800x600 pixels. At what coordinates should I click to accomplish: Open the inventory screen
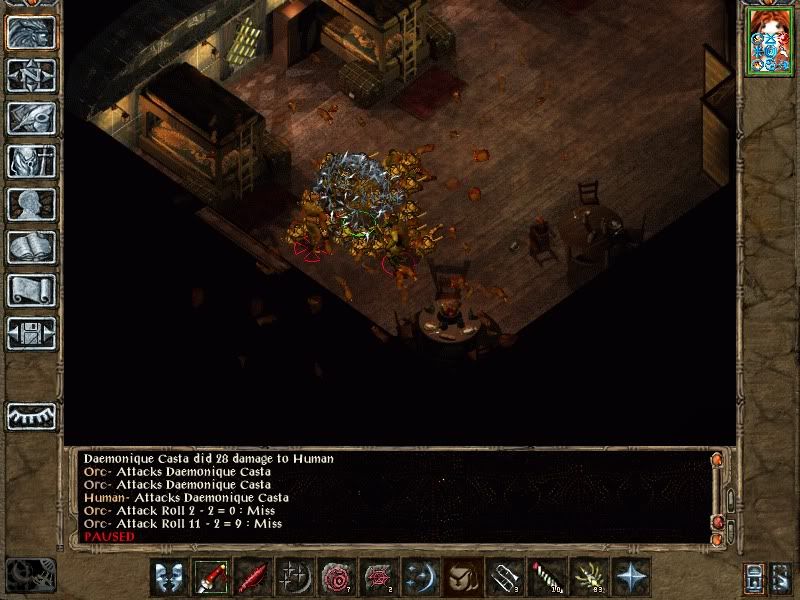coord(31,161)
